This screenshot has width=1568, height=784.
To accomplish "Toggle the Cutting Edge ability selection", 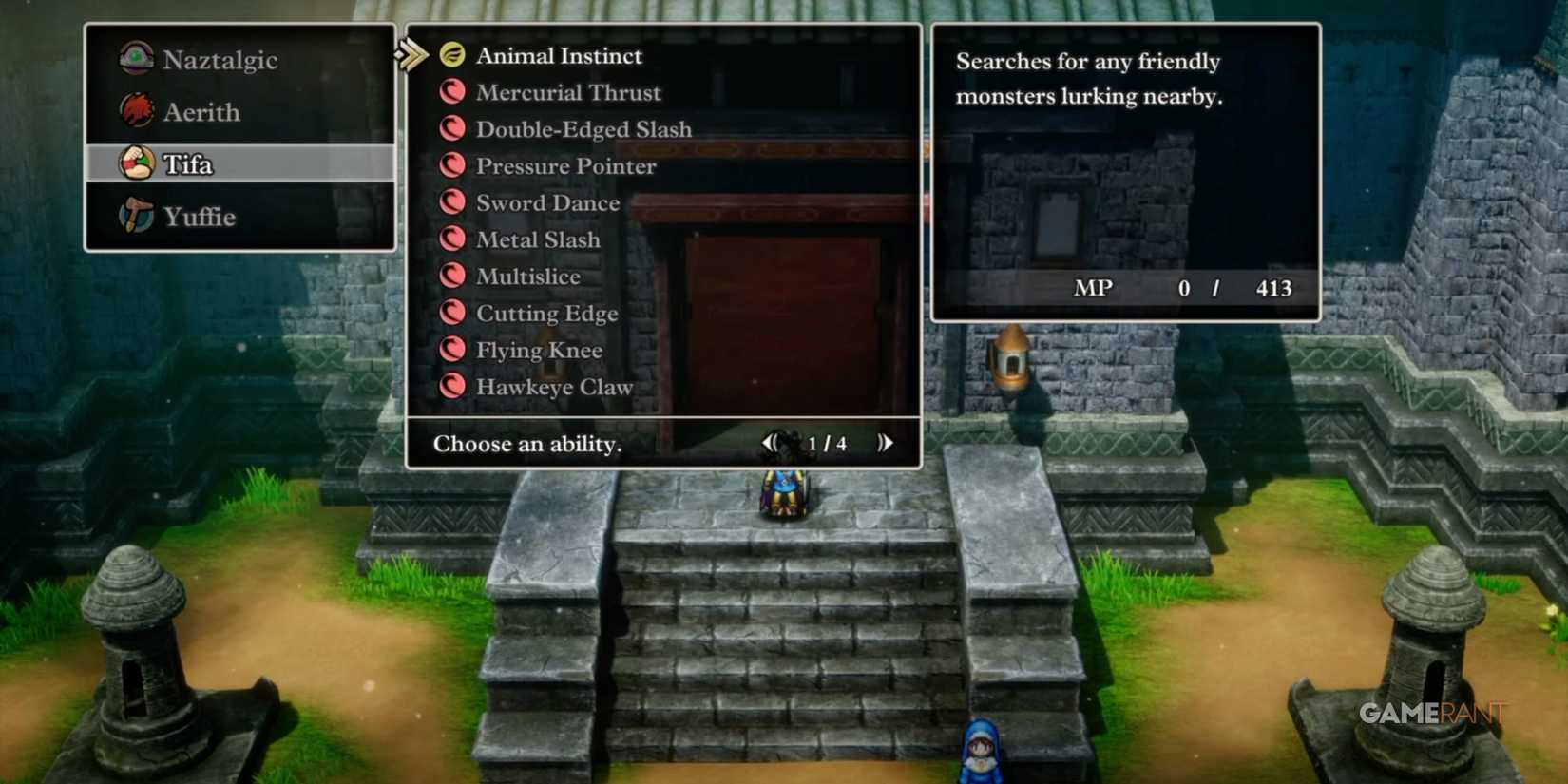I will click(x=546, y=313).
